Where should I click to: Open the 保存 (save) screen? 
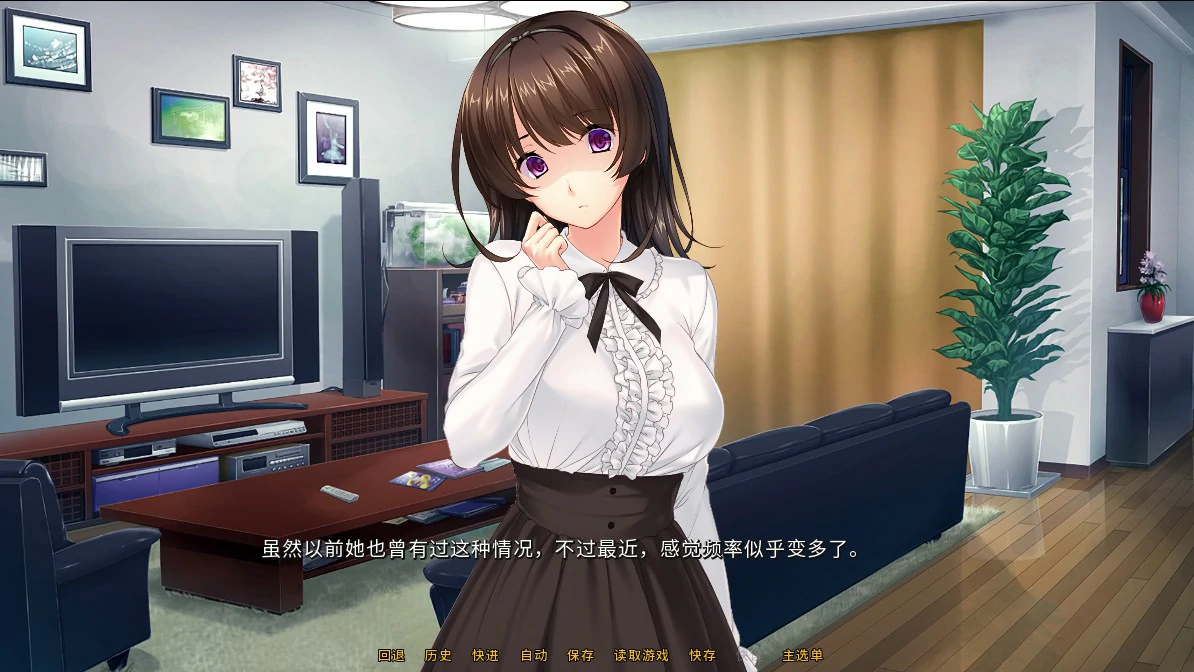tap(580, 656)
